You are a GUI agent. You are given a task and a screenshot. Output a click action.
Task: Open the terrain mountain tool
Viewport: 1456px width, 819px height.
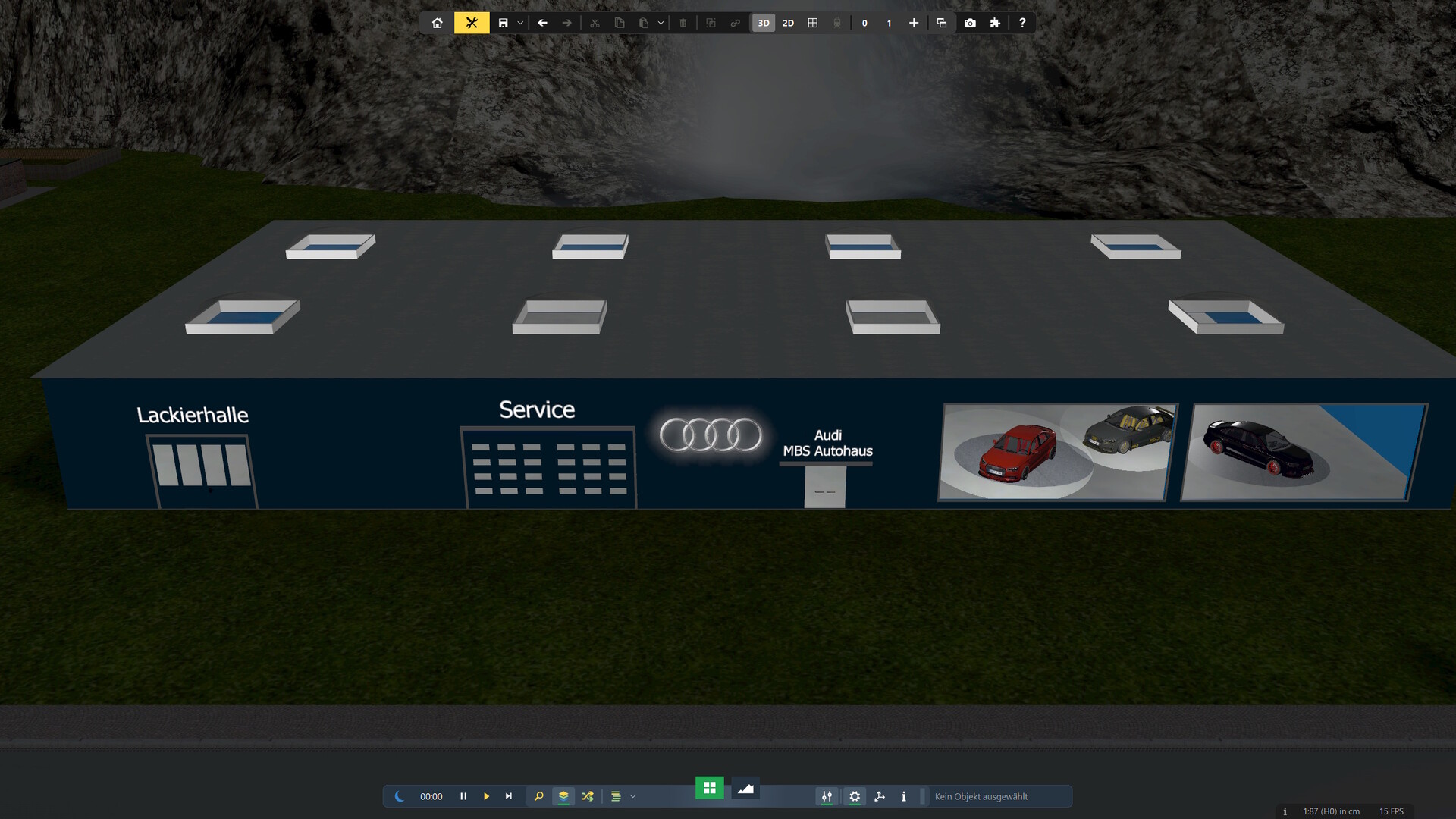pyautogui.click(x=745, y=789)
